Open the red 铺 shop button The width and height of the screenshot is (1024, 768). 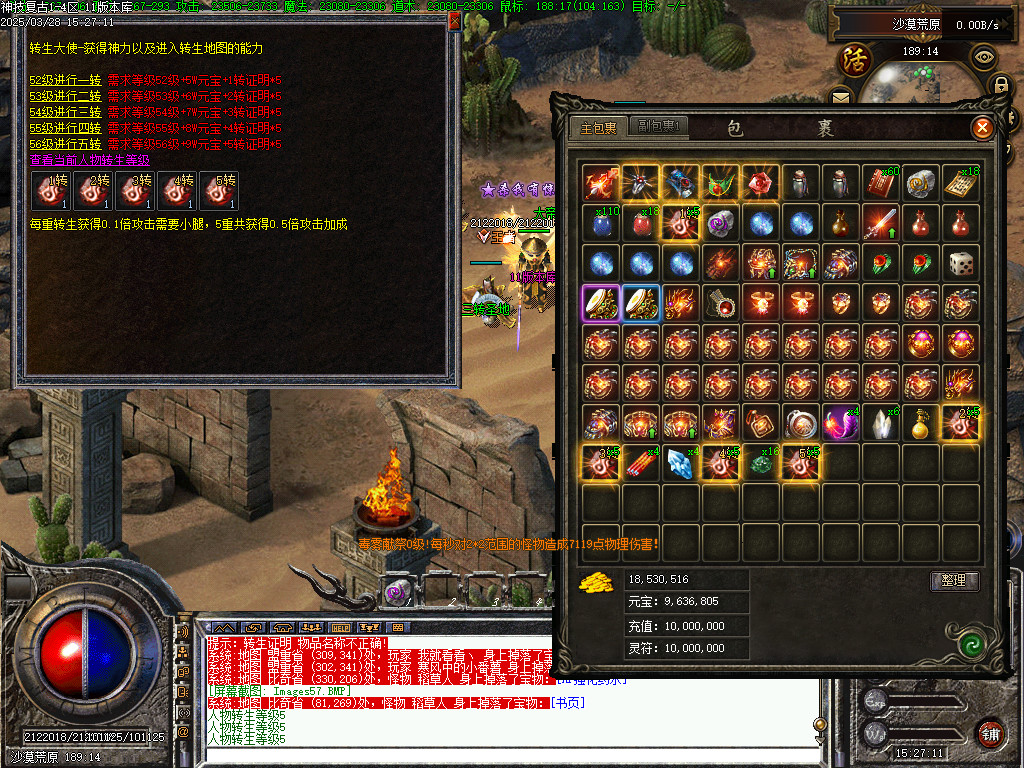click(x=990, y=732)
